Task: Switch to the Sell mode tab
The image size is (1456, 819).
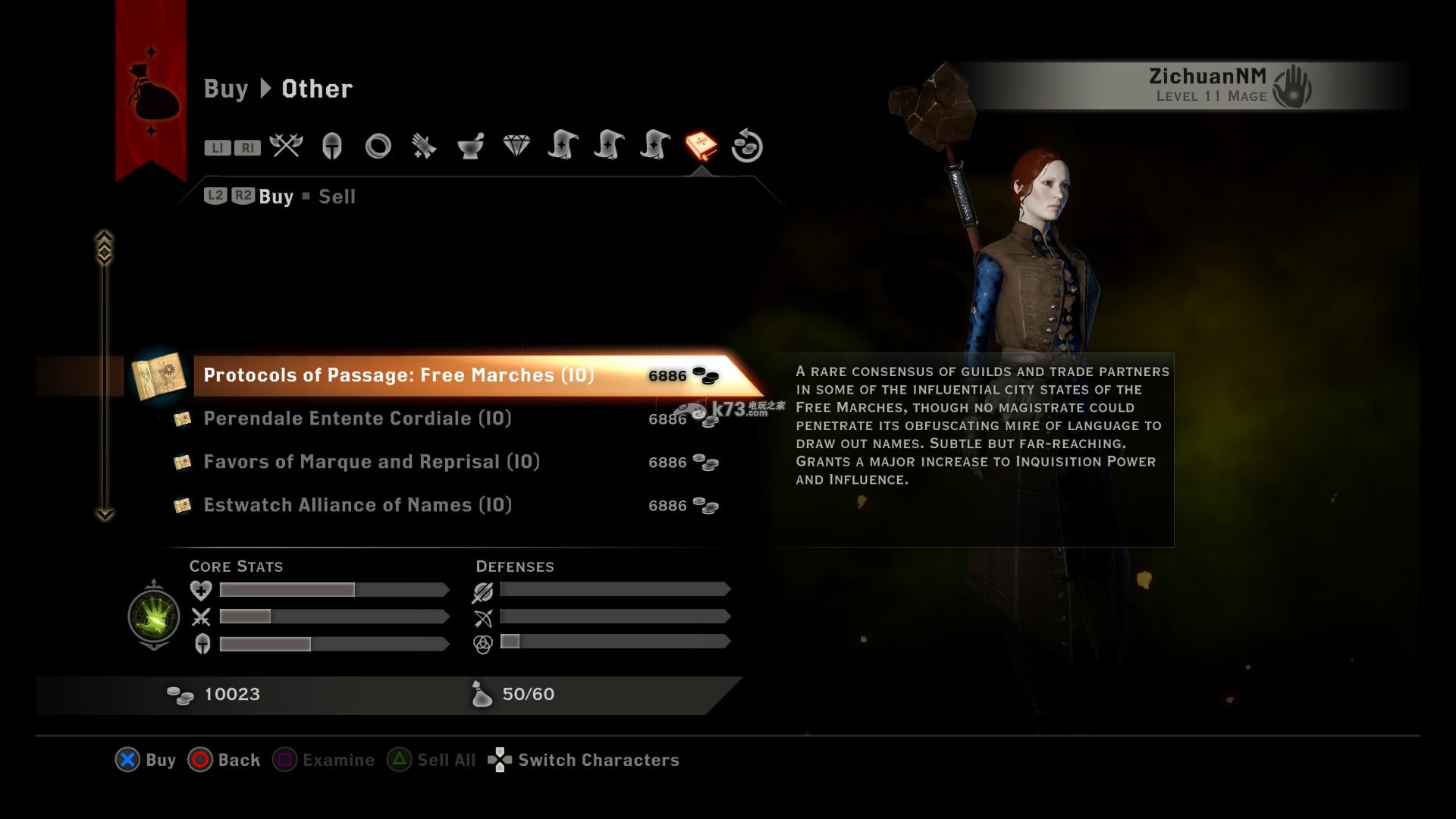Action: click(x=337, y=197)
